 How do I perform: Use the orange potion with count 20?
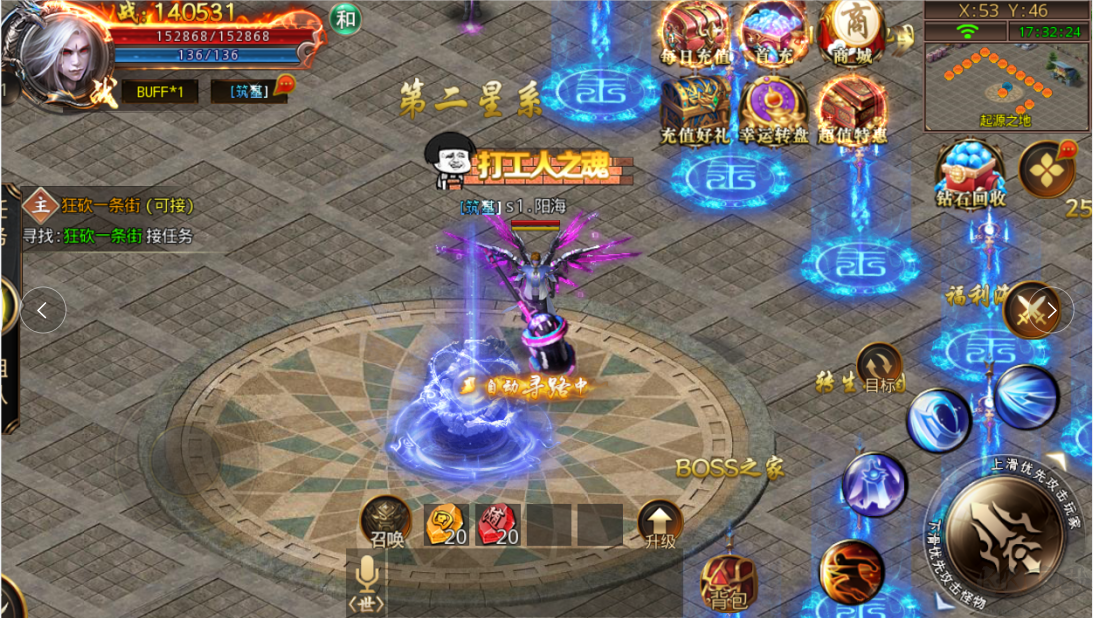coord(446,524)
